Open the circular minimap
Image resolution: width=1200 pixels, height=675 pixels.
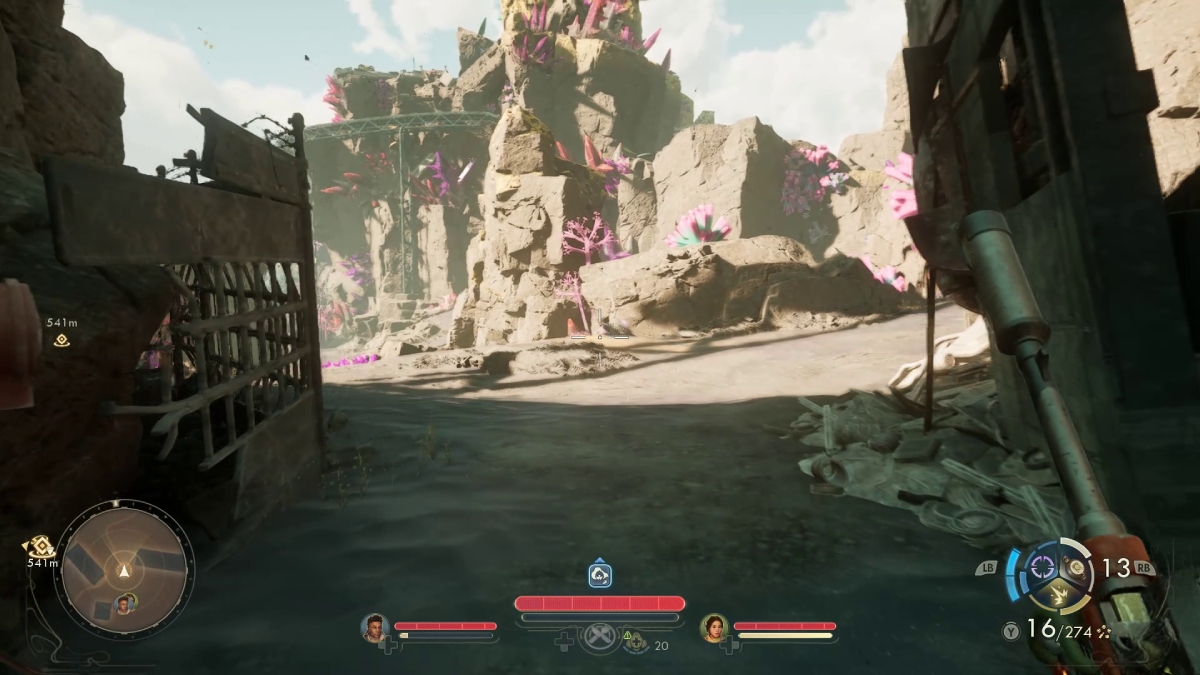coord(124,568)
